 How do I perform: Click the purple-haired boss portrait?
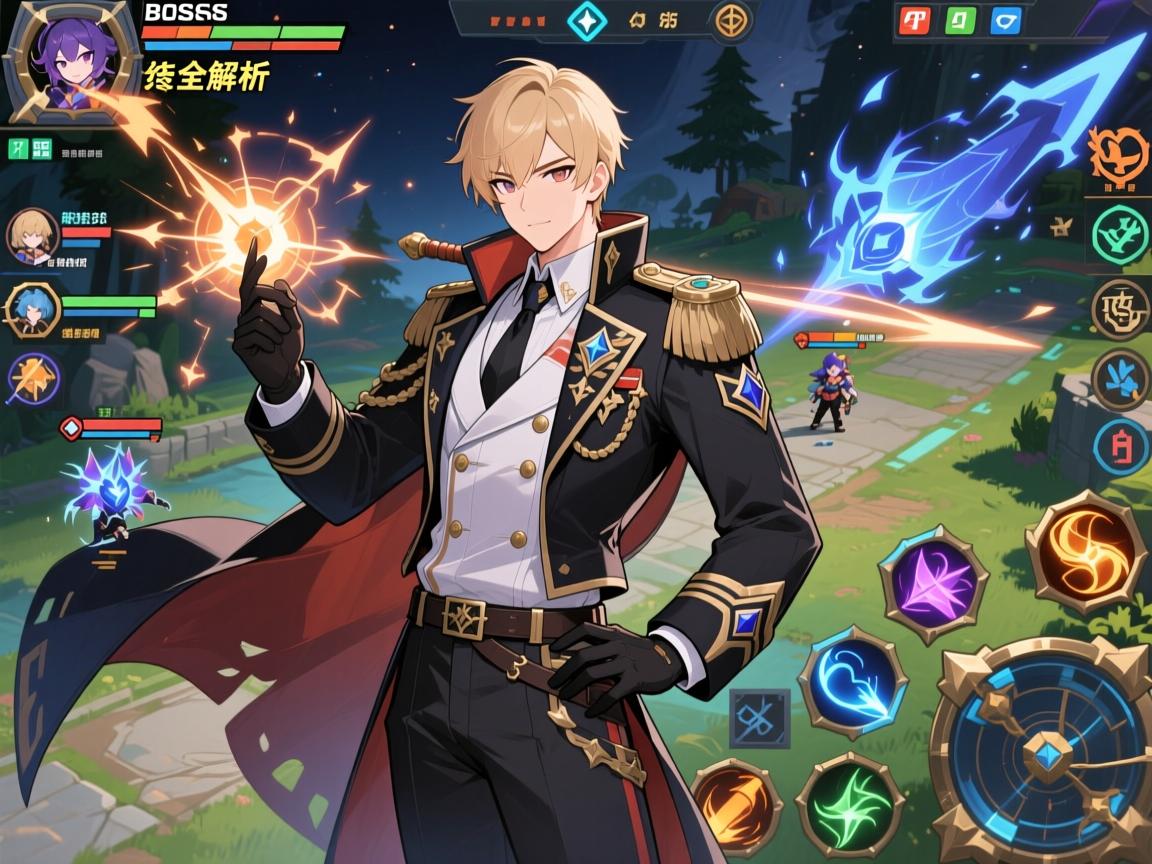click(71, 60)
